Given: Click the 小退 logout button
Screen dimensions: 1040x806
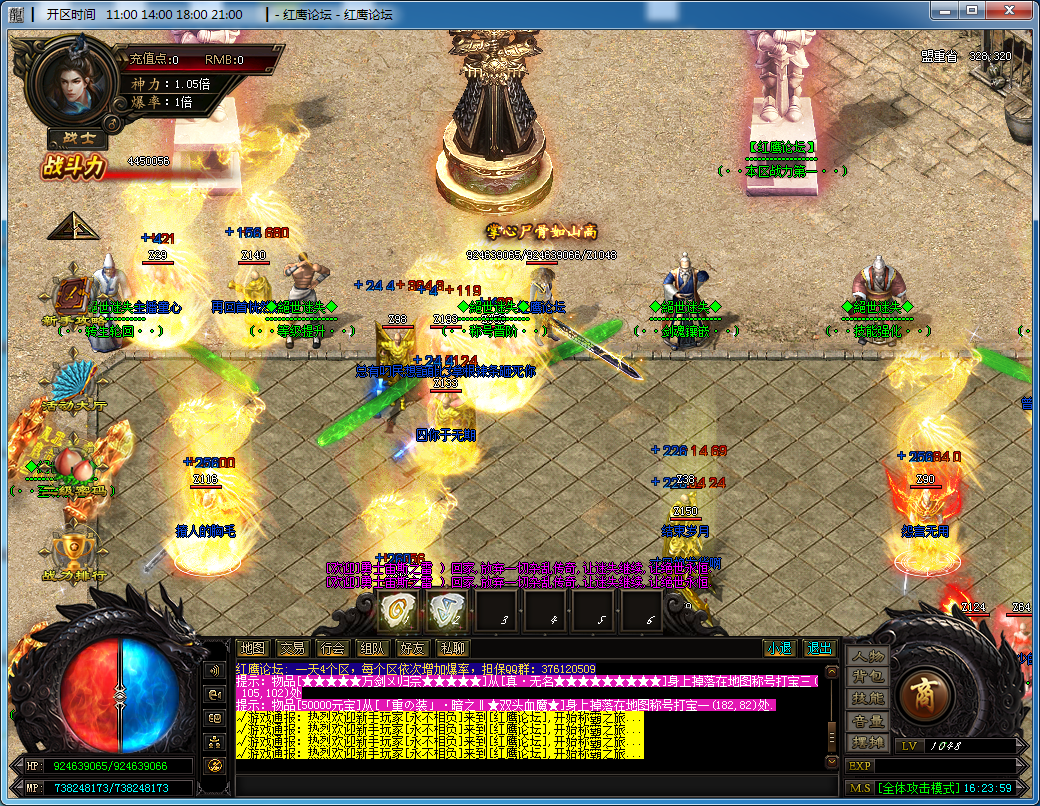Looking at the screenshot, I should (x=779, y=648).
